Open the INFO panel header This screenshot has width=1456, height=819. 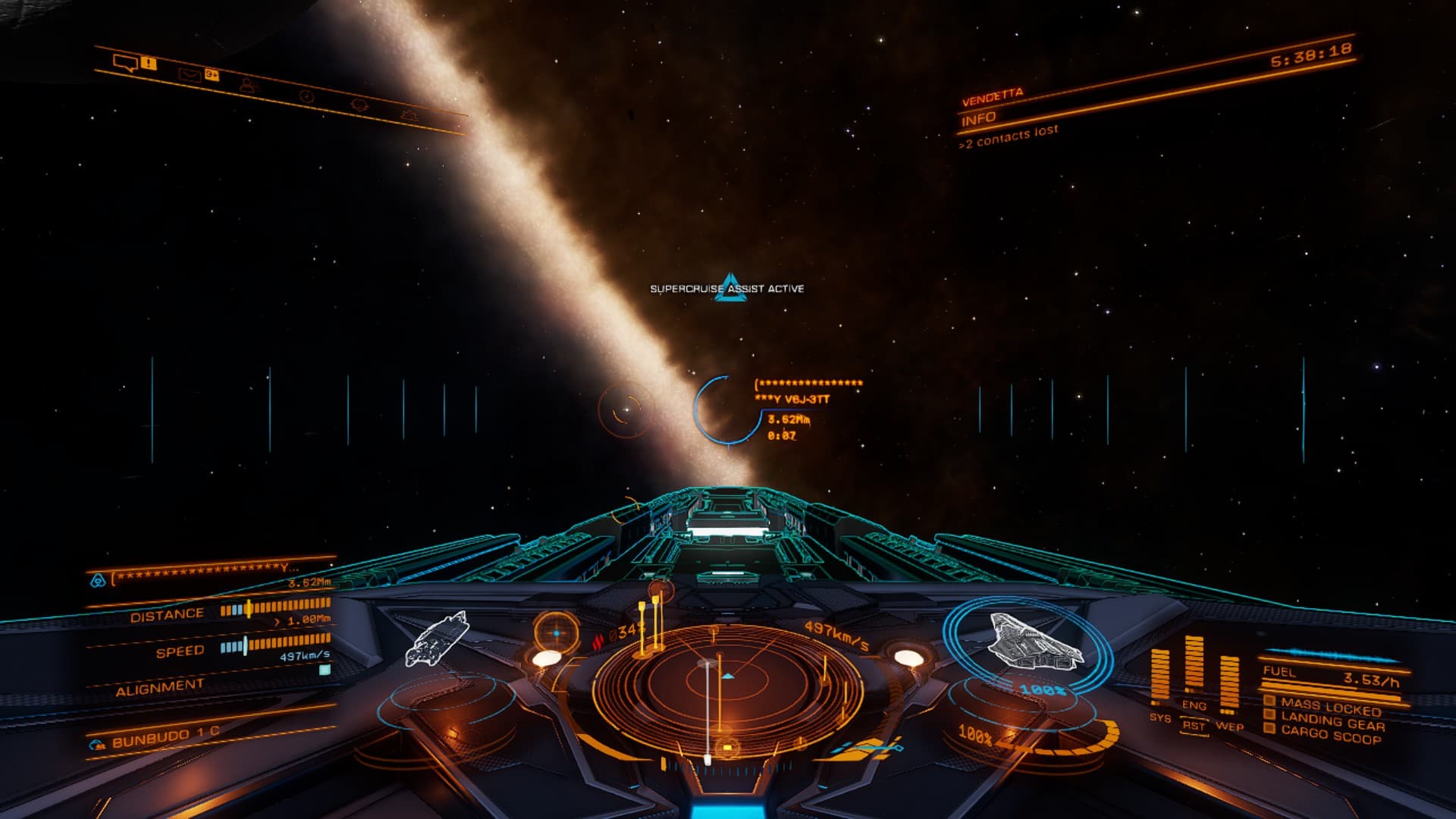[x=979, y=119]
